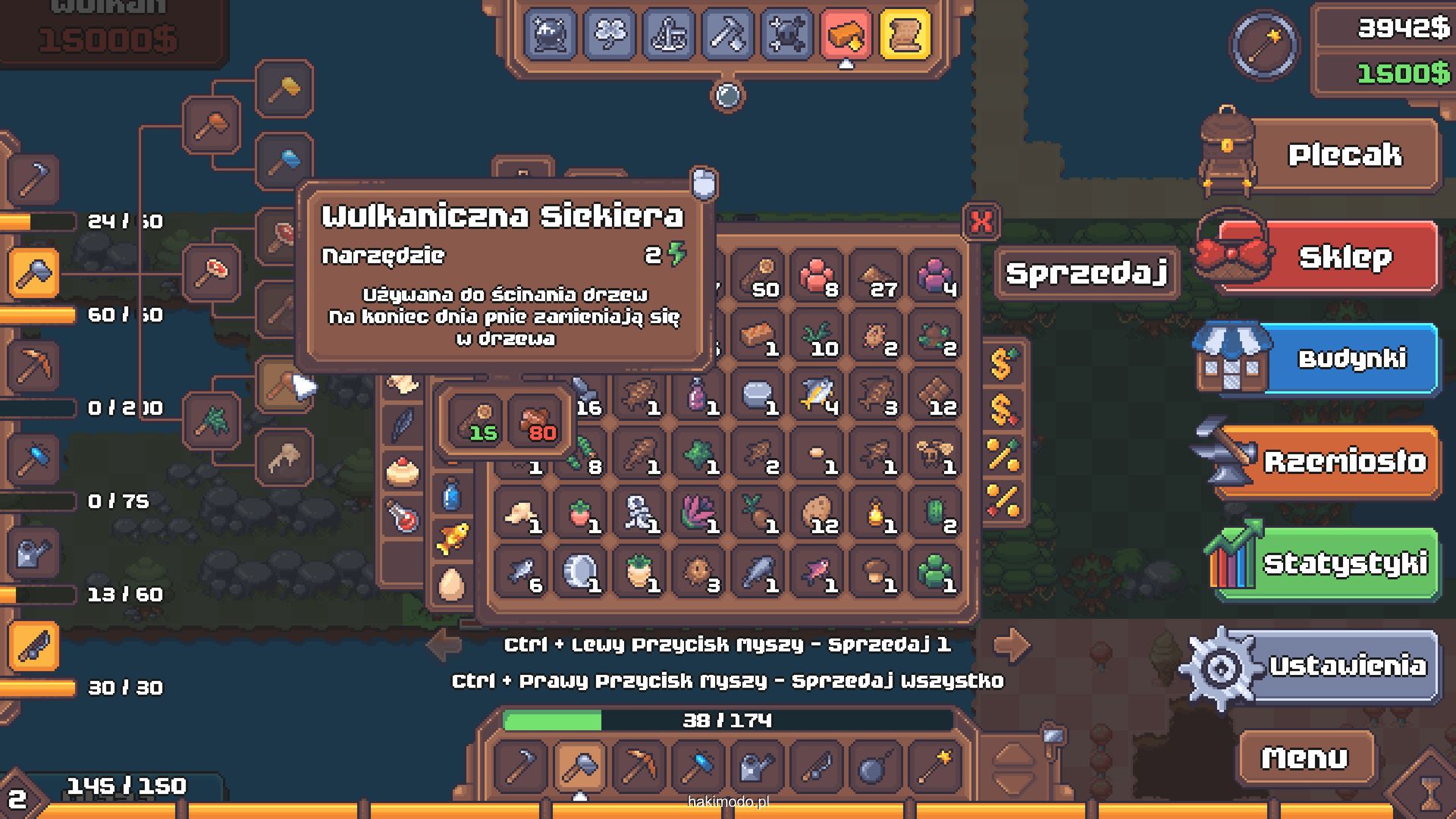Screen dimensions: 1456x819
Task: Open the Sklep shop
Action: click(x=1344, y=258)
